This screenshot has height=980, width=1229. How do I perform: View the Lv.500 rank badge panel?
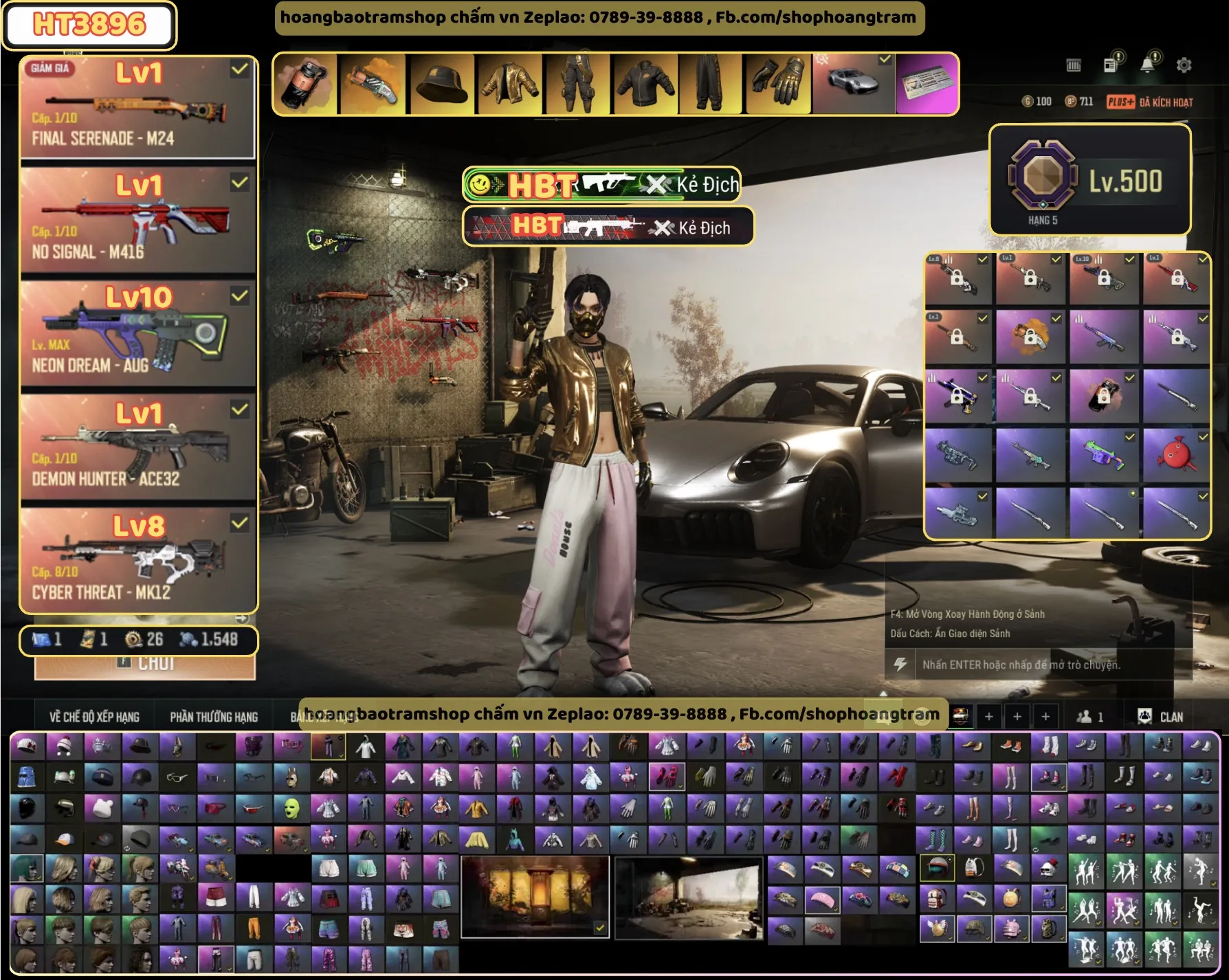(1089, 180)
